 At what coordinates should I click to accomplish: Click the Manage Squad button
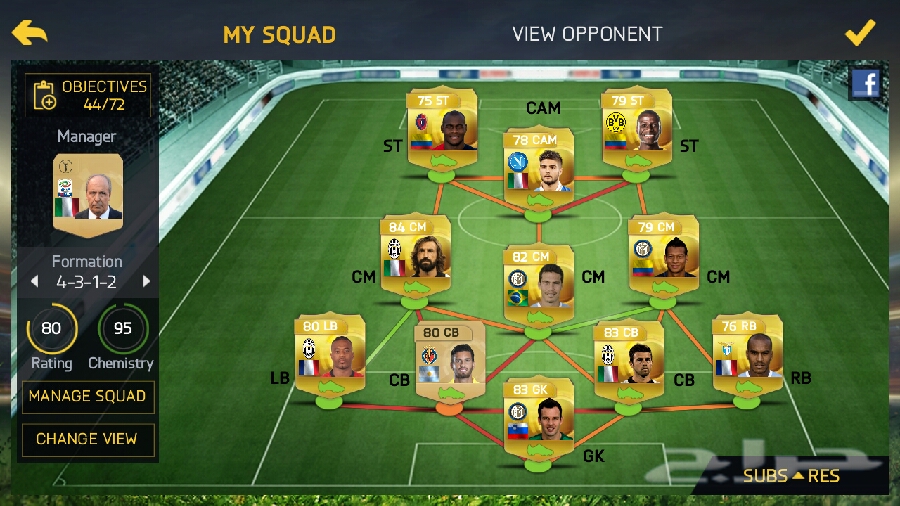click(x=88, y=396)
